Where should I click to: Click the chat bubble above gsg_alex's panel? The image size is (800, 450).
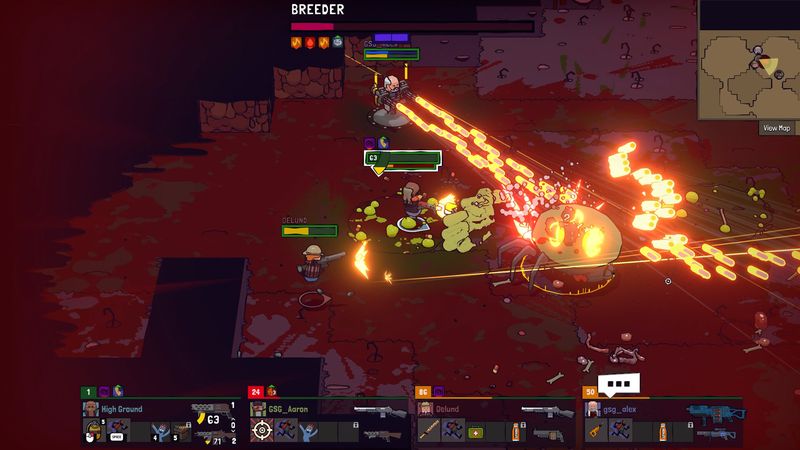click(x=622, y=383)
